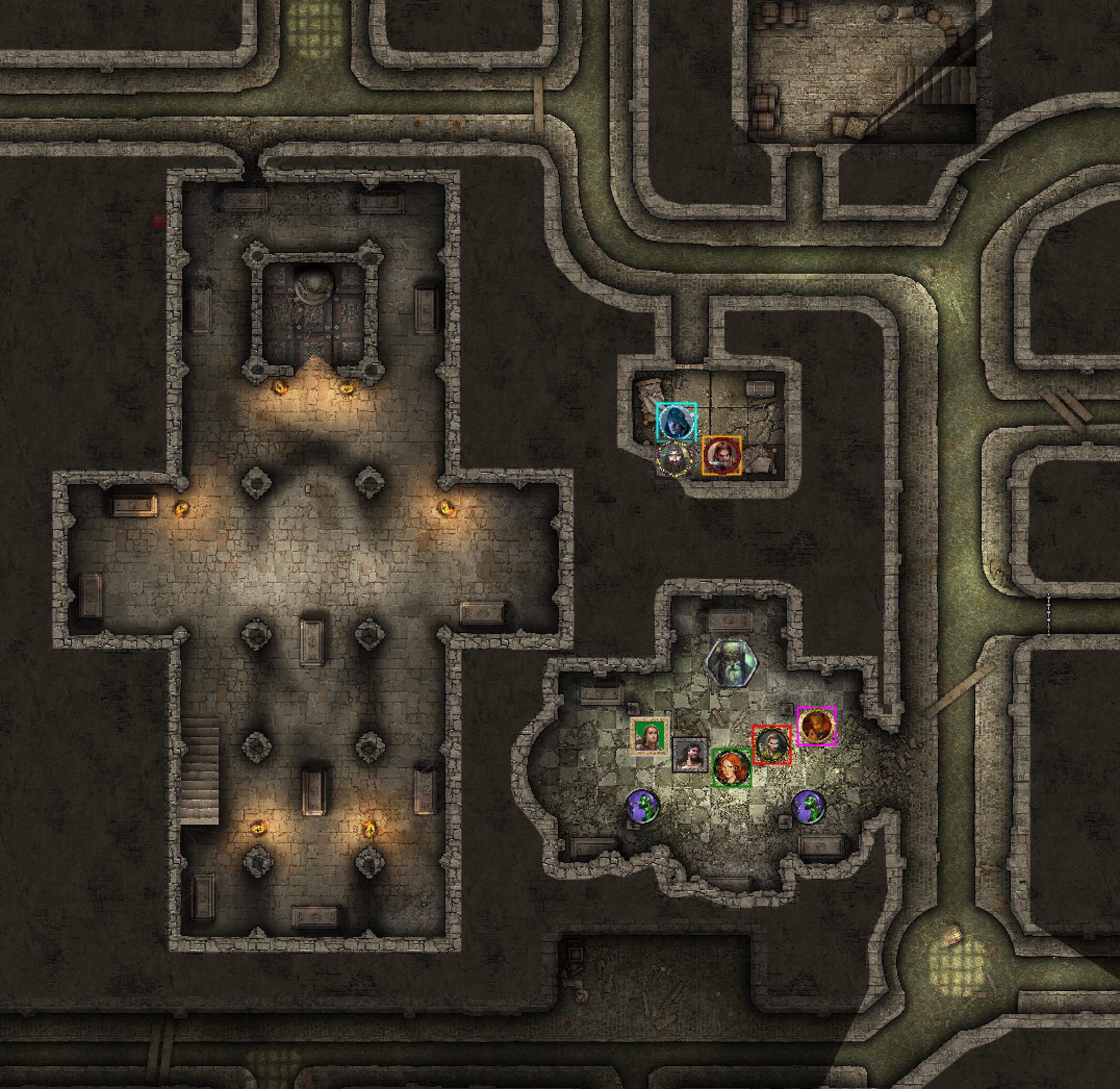
Task: Select the red-bordered blond archer token
Action: click(x=771, y=745)
